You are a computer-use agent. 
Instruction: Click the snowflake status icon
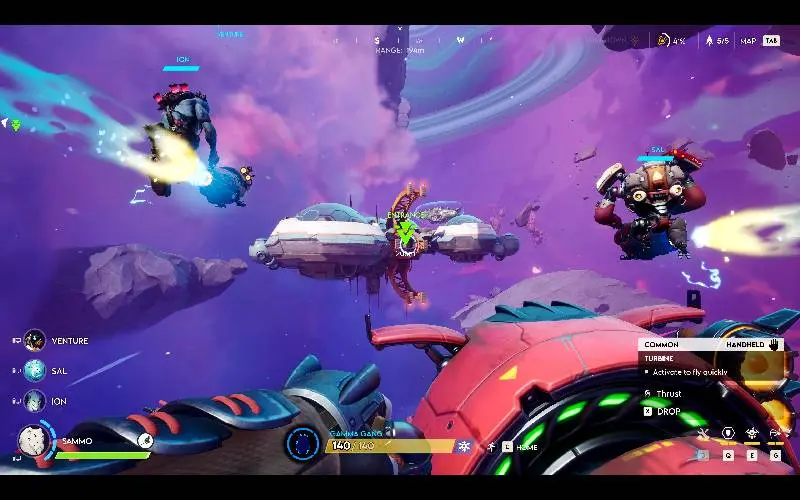(x=464, y=446)
